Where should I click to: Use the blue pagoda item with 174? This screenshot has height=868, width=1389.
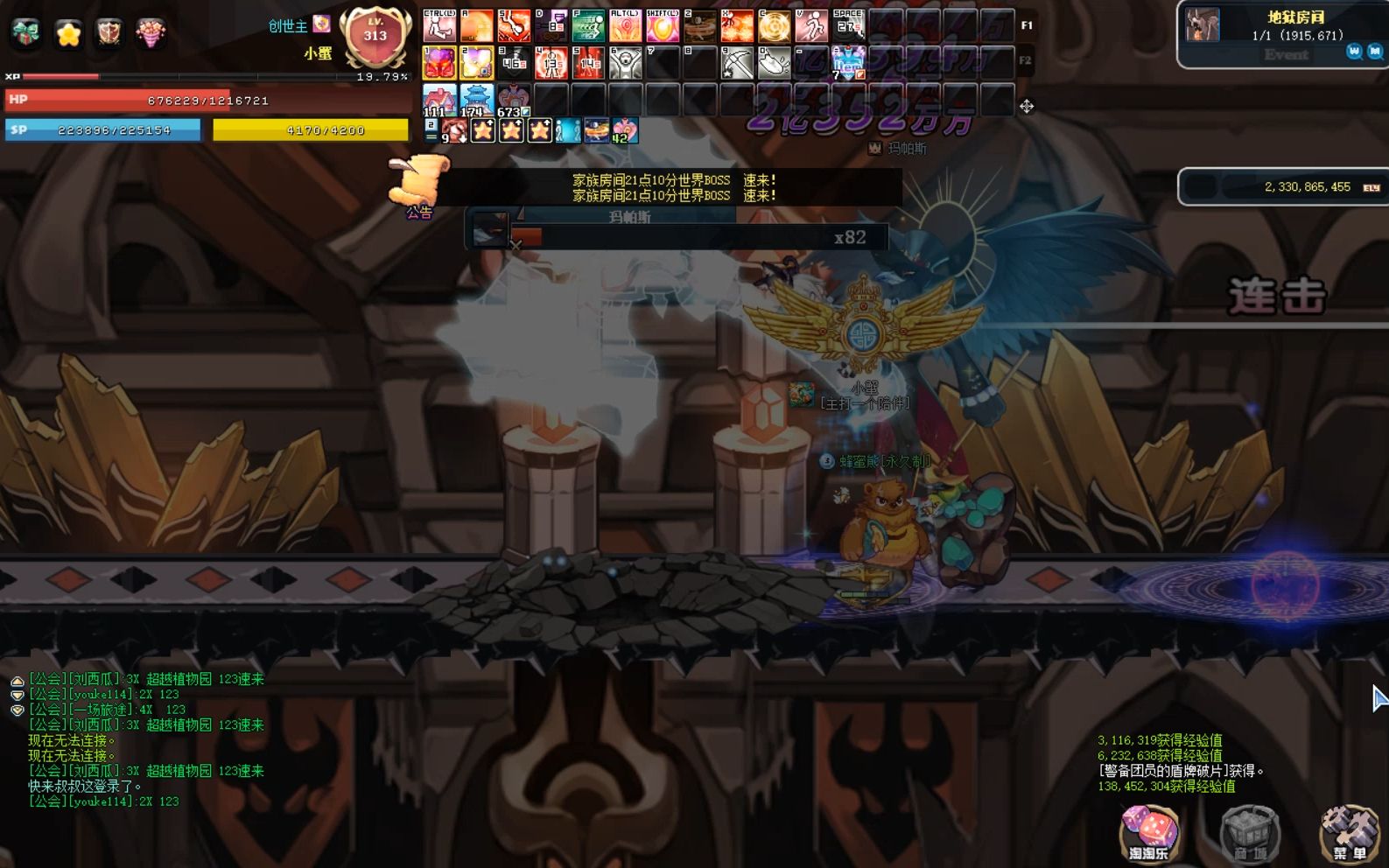coord(476,100)
